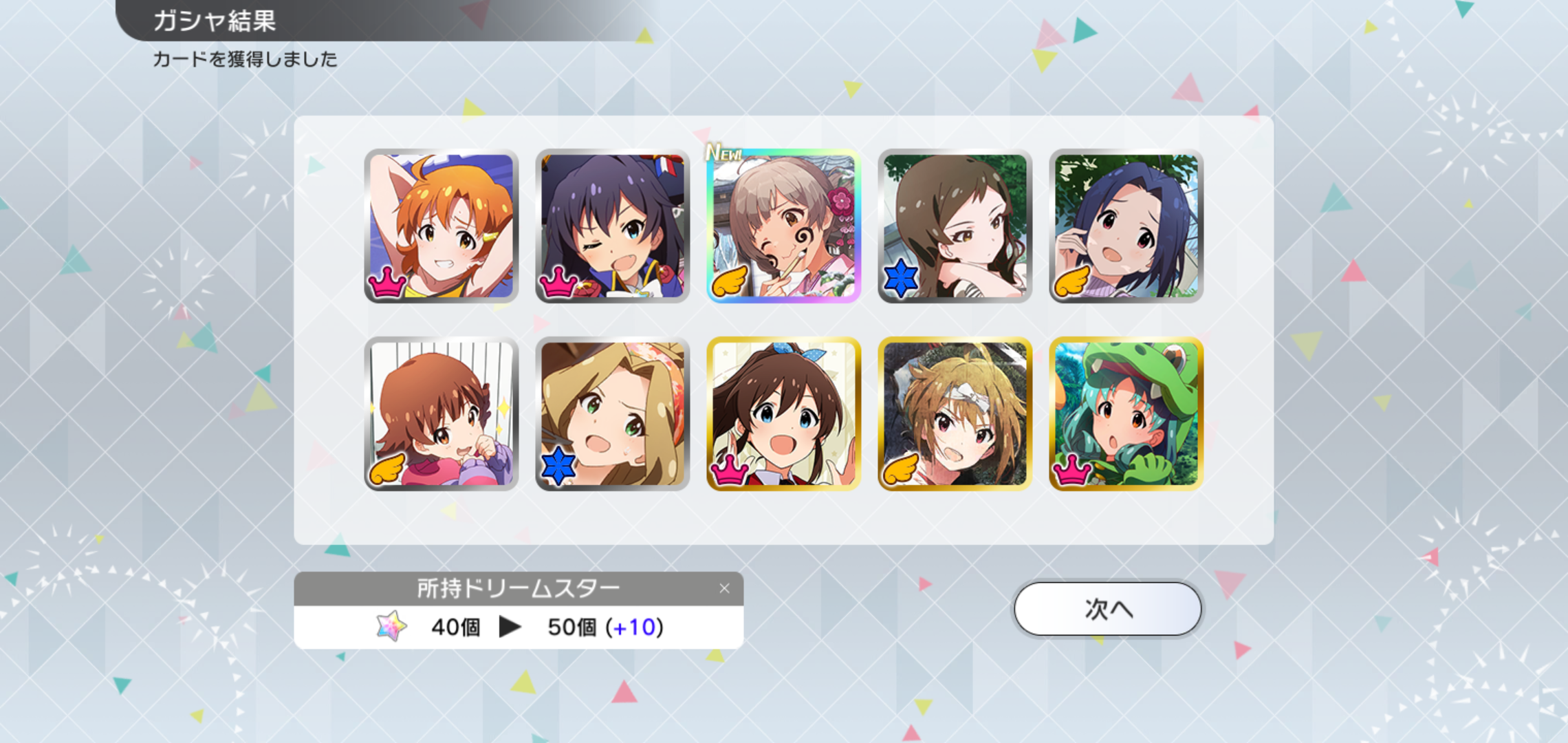Close the Dream Star panel

coord(724,588)
